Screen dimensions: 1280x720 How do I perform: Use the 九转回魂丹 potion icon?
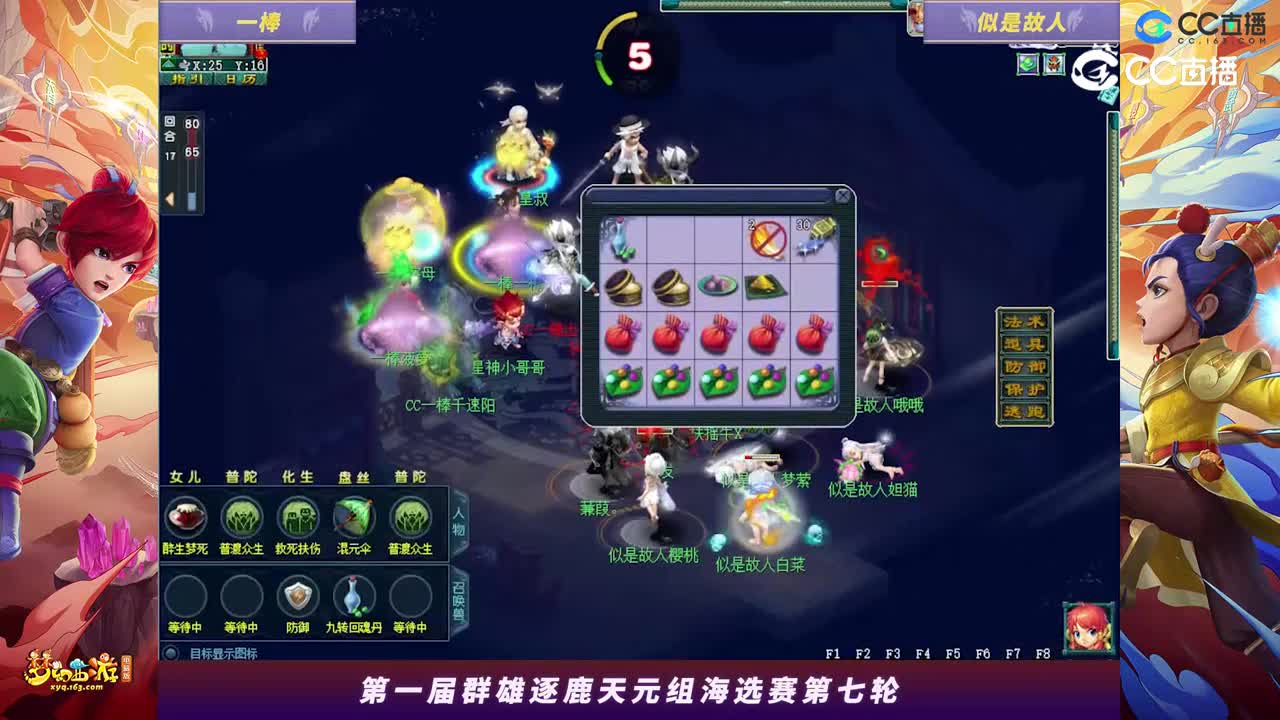tap(351, 597)
